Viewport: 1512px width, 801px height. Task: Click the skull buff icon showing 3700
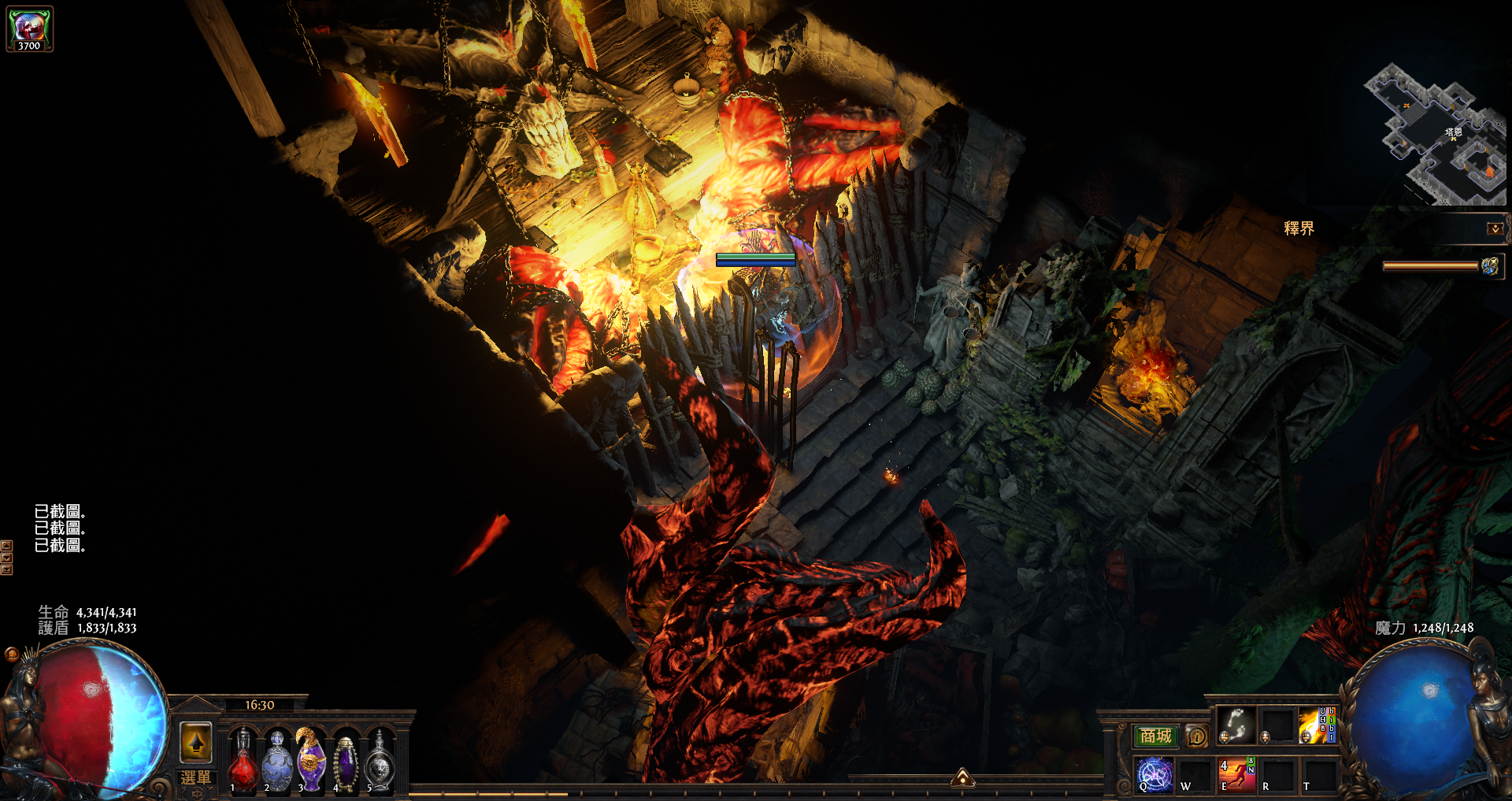[x=30, y=29]
